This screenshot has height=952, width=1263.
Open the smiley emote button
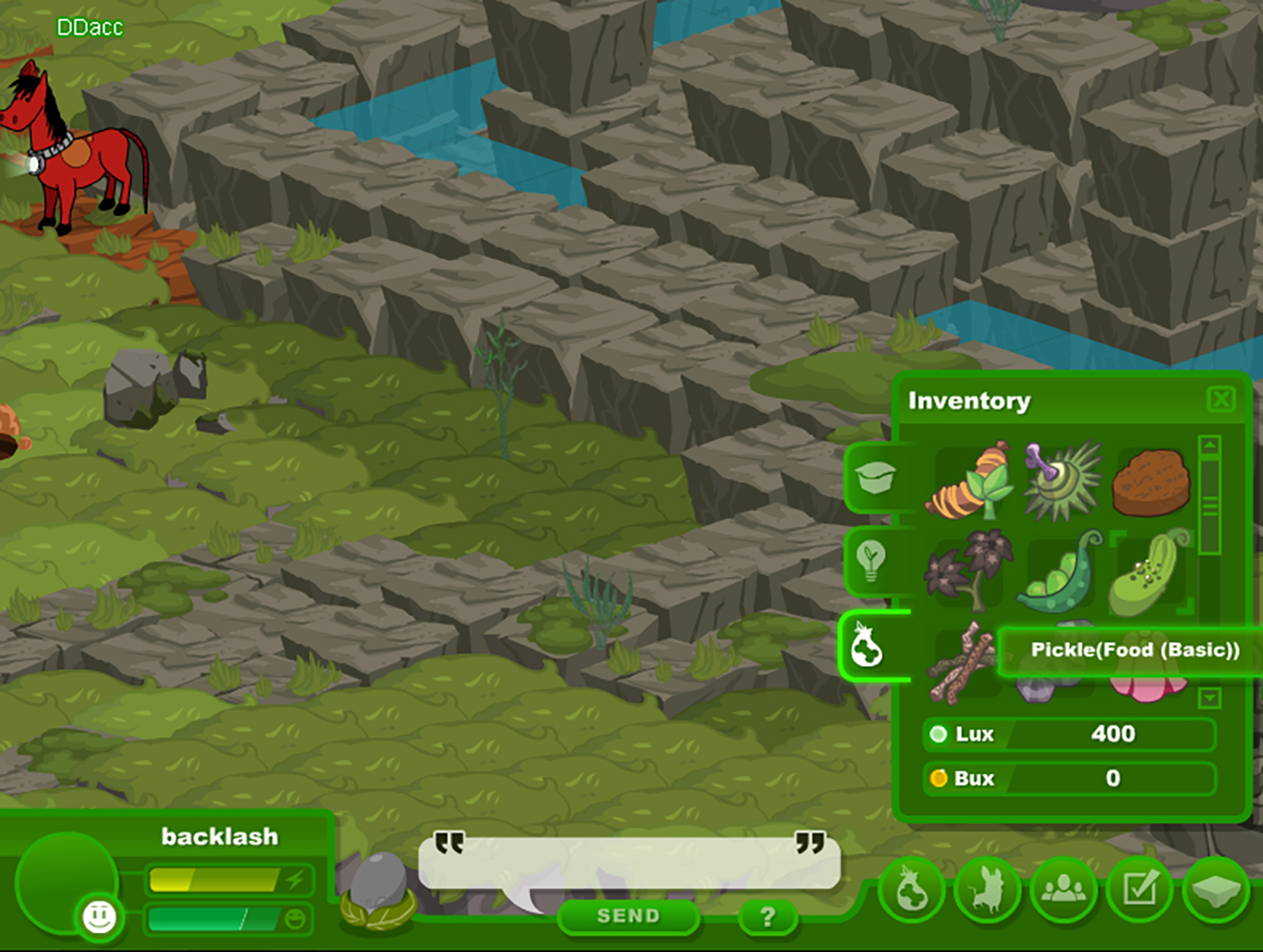[99, 917]
